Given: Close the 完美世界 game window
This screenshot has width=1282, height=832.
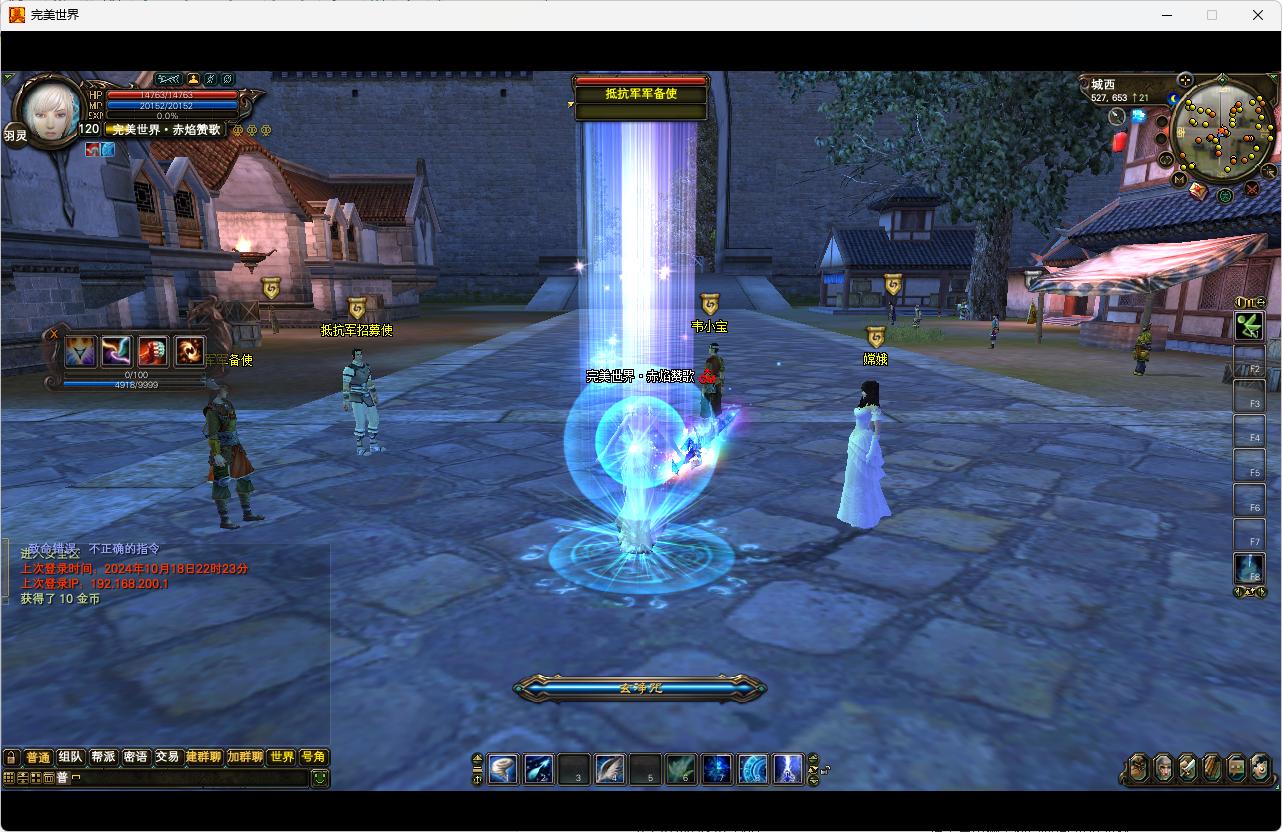Looking at the screenshot, I should click(1258, 15).
